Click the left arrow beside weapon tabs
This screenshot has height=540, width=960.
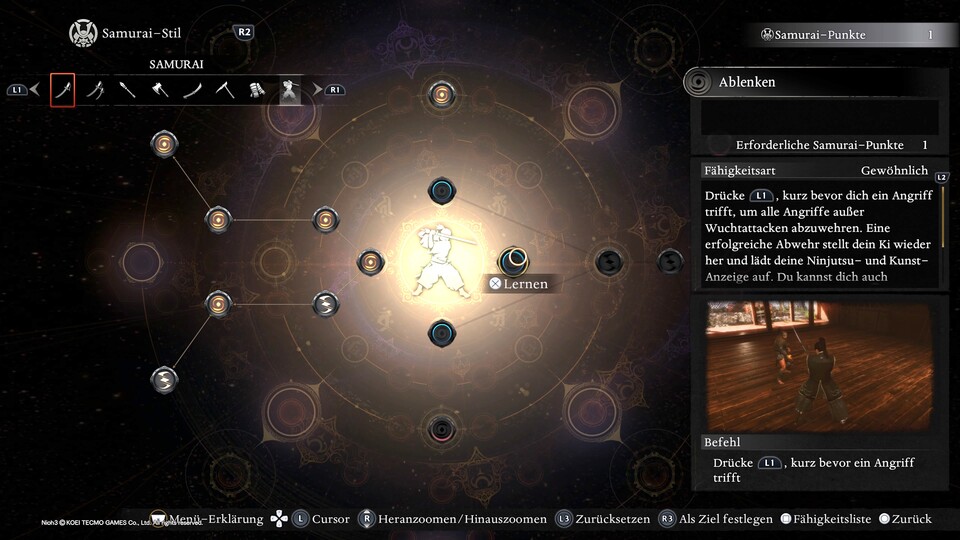point(35,90)
